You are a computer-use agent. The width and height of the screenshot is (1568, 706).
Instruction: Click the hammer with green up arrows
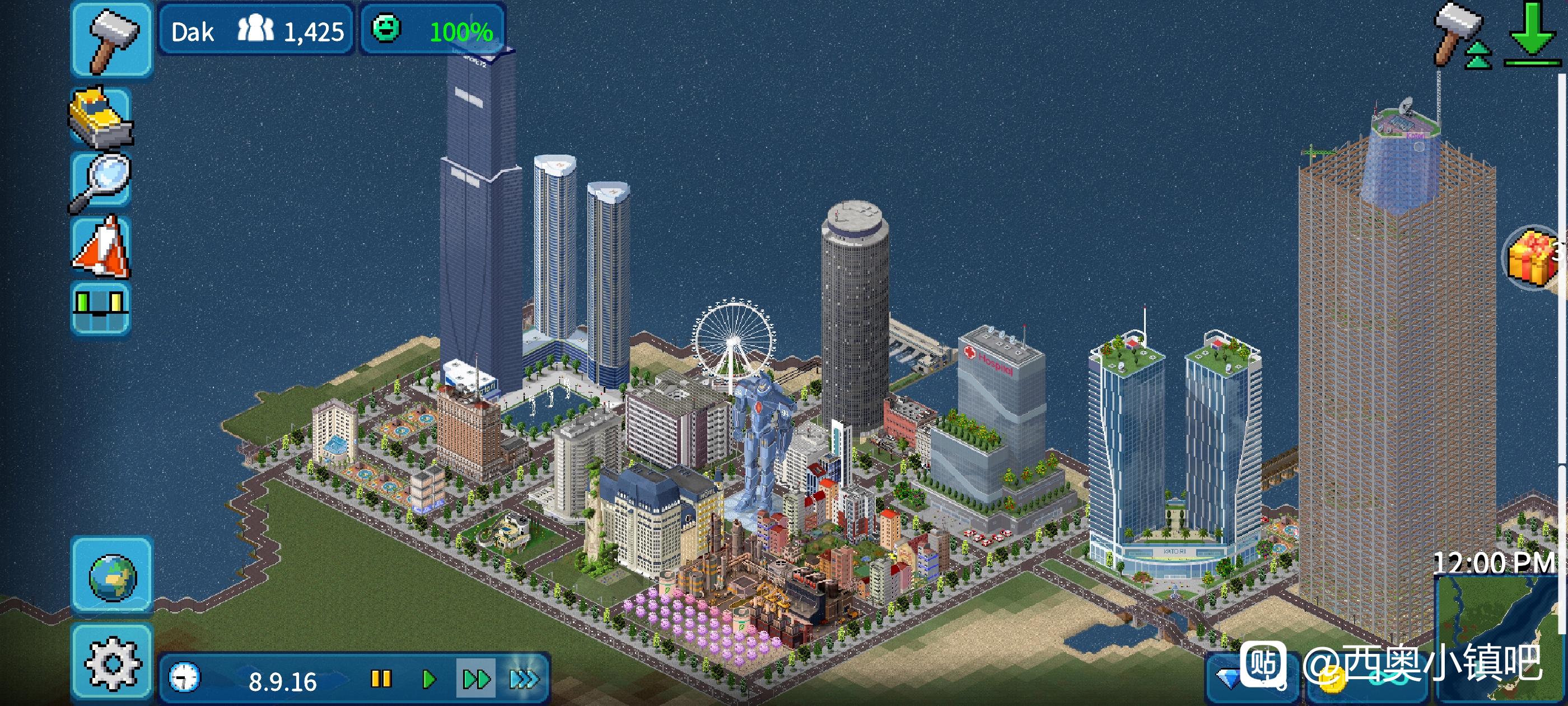pyautogui.click(x=1461, y=36)
